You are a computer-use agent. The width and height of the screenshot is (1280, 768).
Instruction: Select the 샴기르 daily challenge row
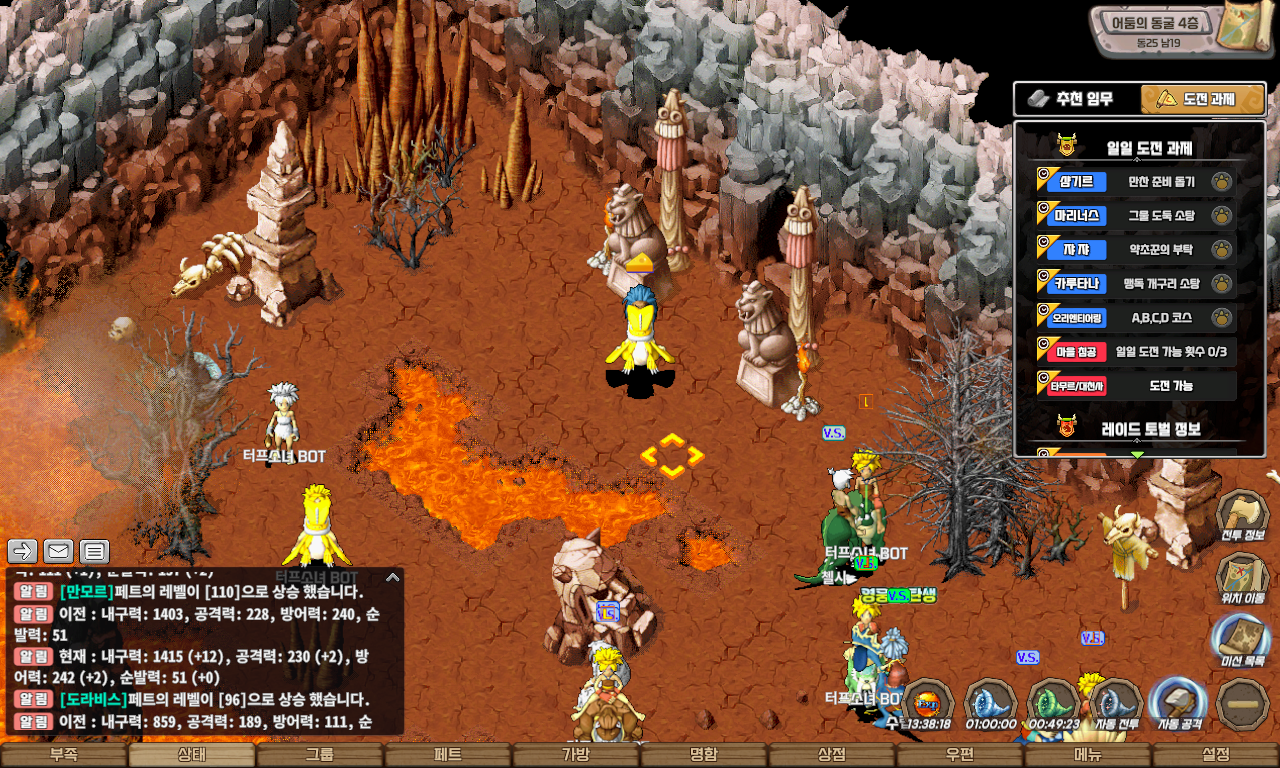[1135, 181]
